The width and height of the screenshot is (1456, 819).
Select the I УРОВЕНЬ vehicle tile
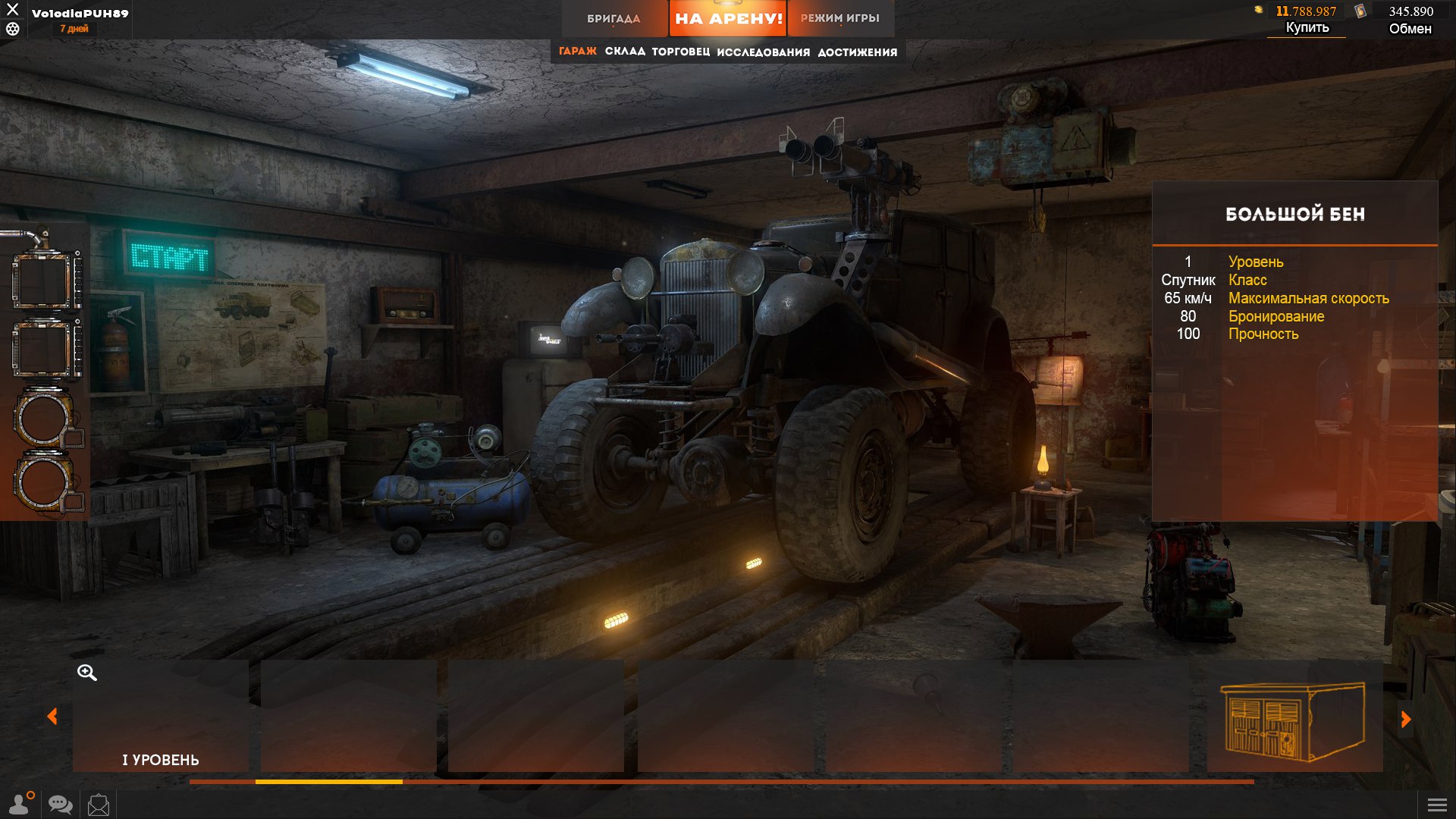tap(161, 717)
